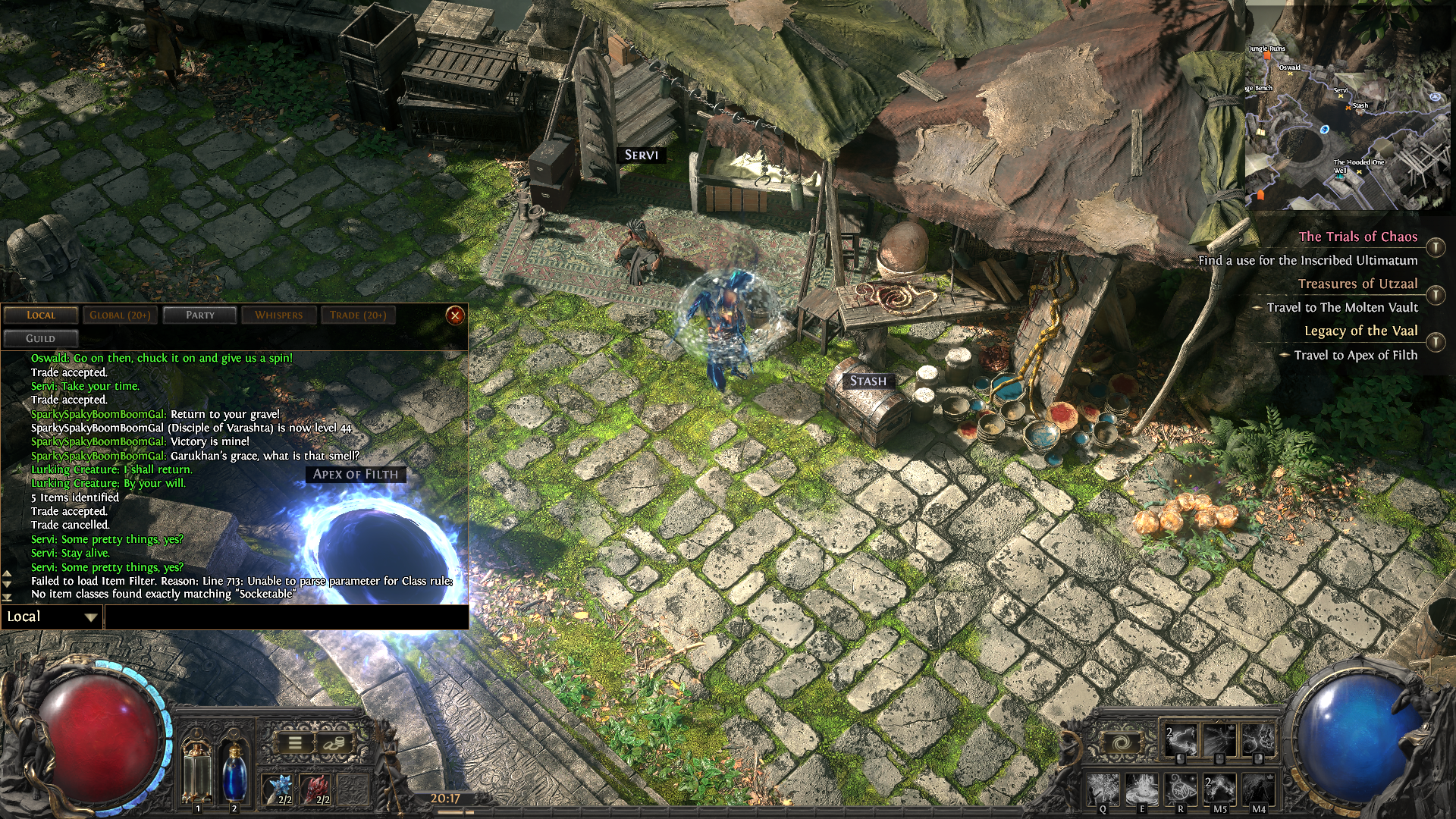Activate the rune circle skill on R
Image resolution: width=1456 pixels, height=819 pixels.
coord(1181,790)
